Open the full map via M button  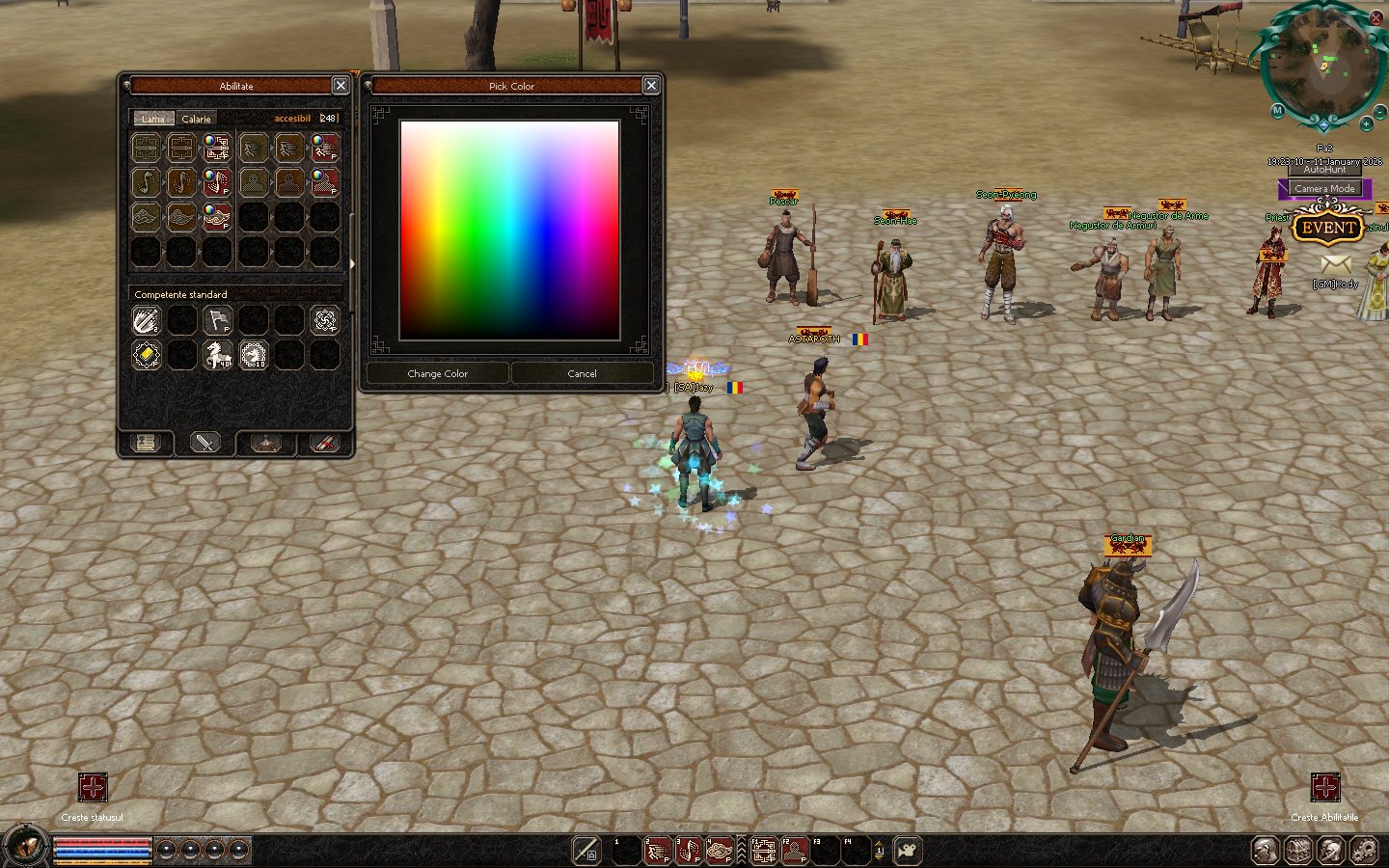(x=1277, y=111)
